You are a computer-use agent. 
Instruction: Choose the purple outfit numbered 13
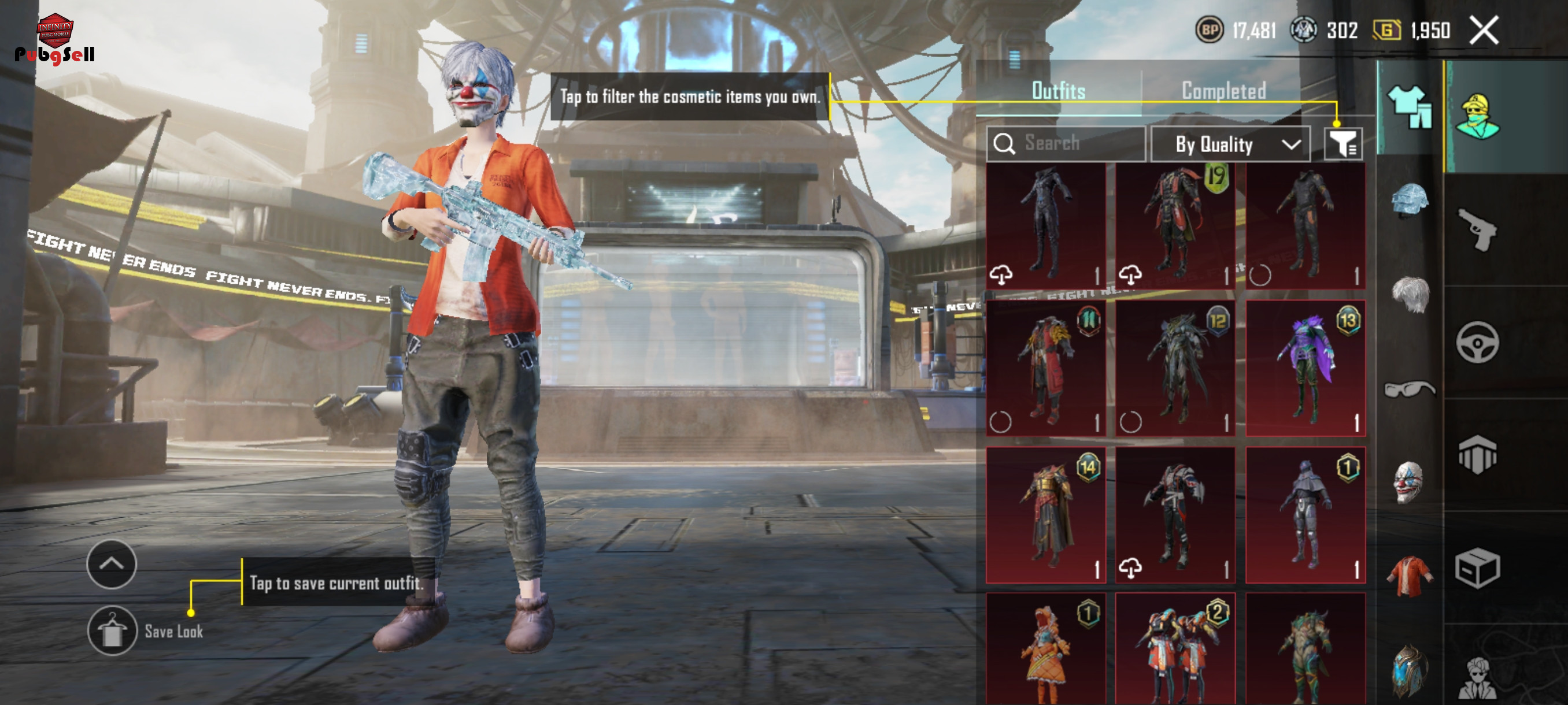click(x=1305, y=368)
